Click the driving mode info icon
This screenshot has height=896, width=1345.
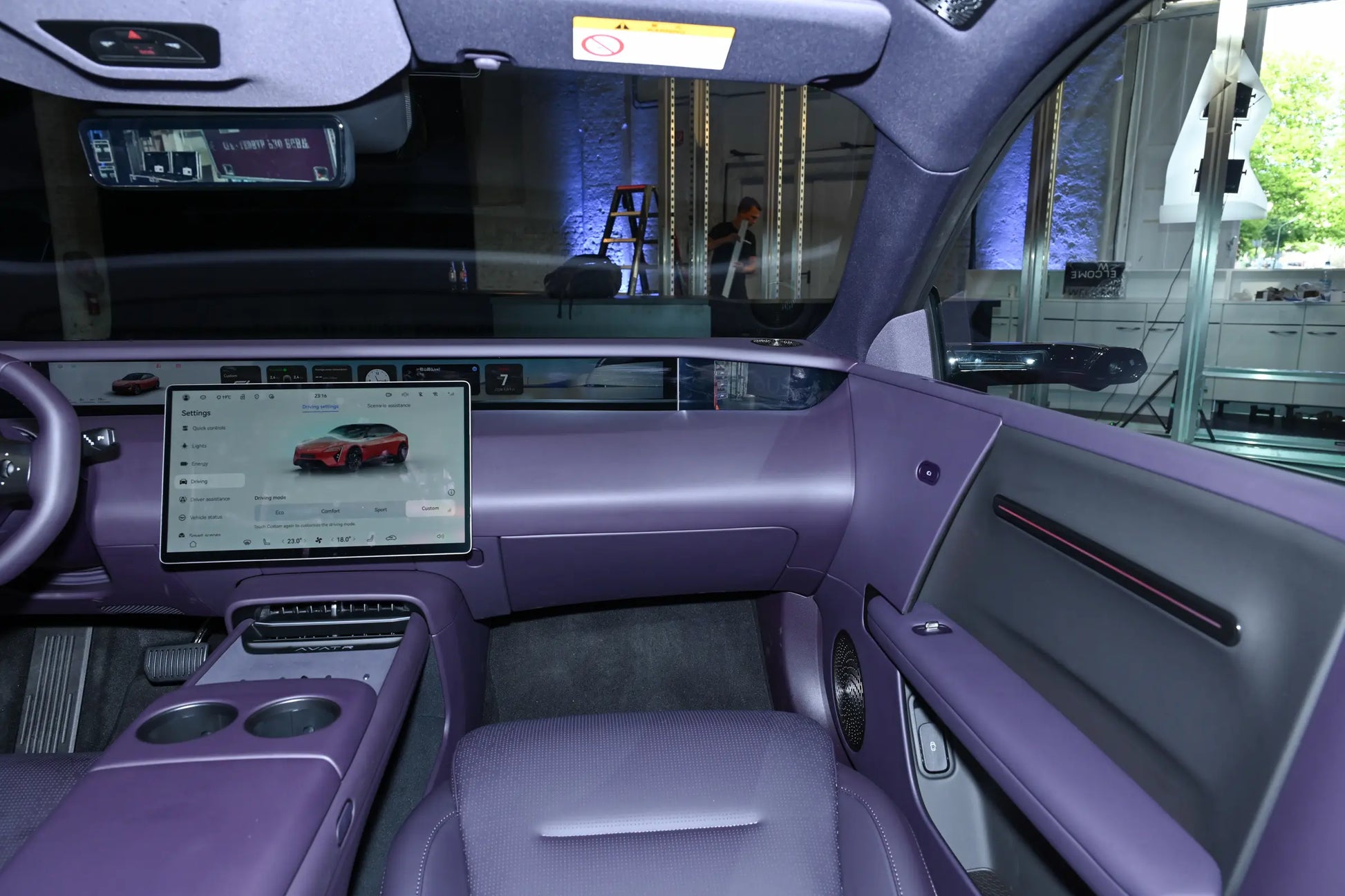tap(451, 493)
